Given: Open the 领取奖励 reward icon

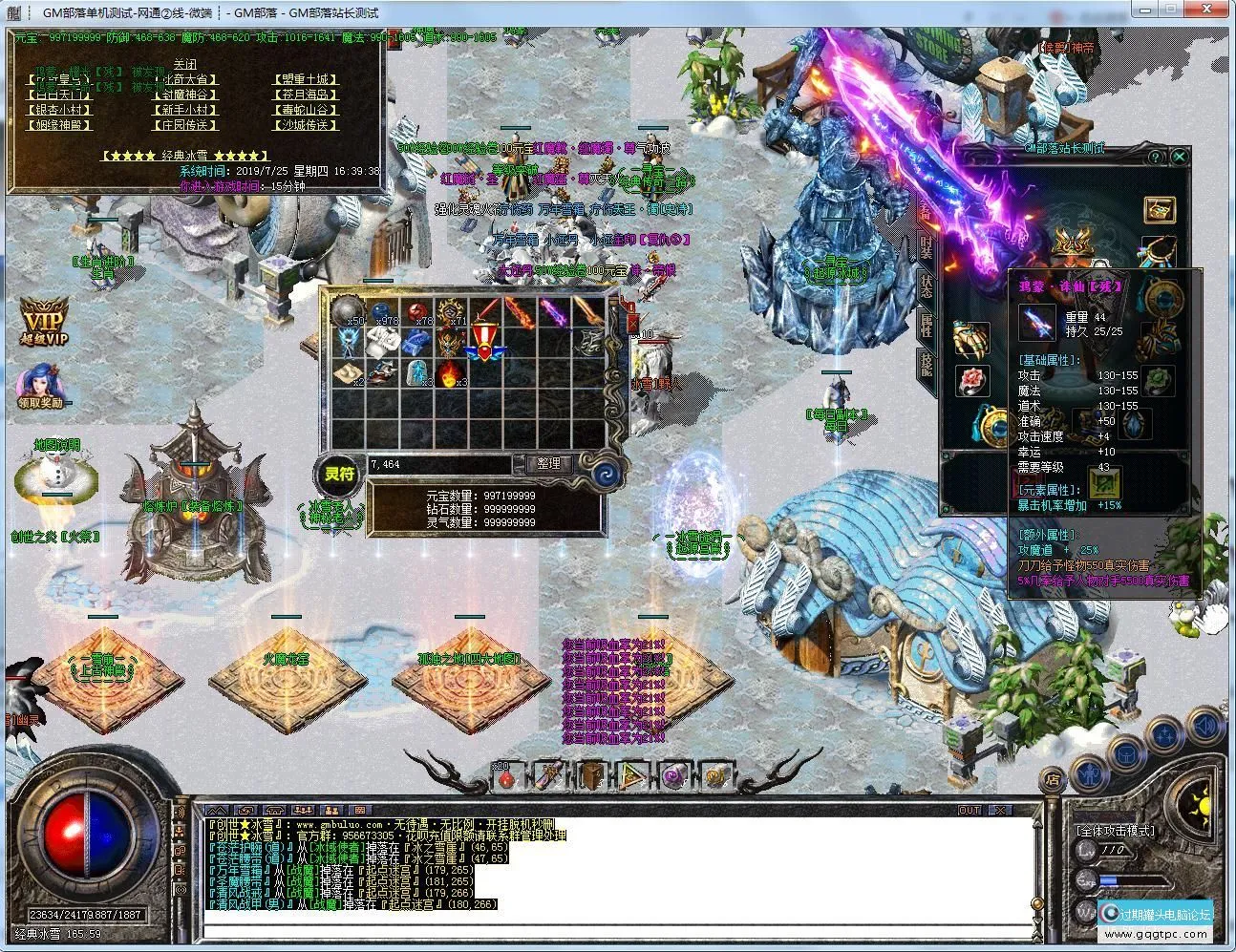Looking at the screenshot, I should click(39, 384).
